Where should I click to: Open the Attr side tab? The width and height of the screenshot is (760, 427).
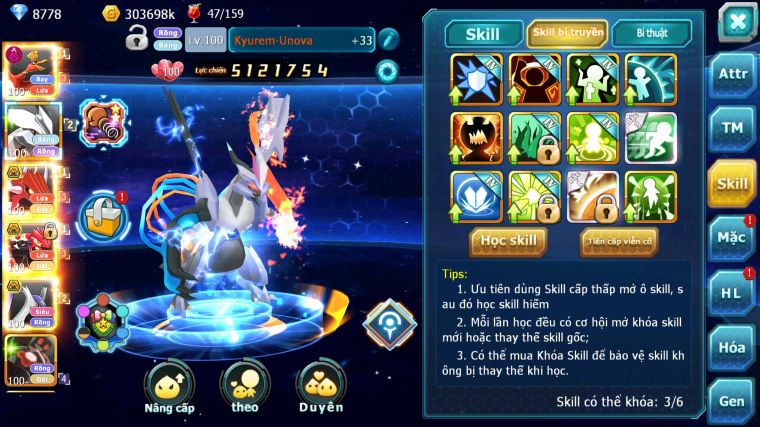732,73
